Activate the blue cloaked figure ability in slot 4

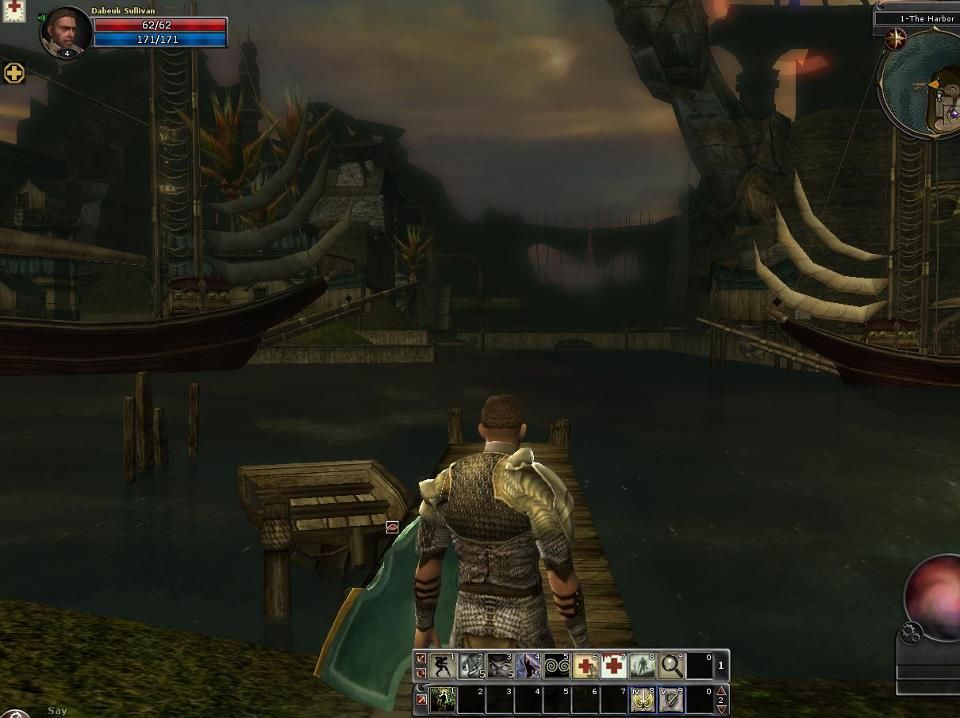click(528, 666)
